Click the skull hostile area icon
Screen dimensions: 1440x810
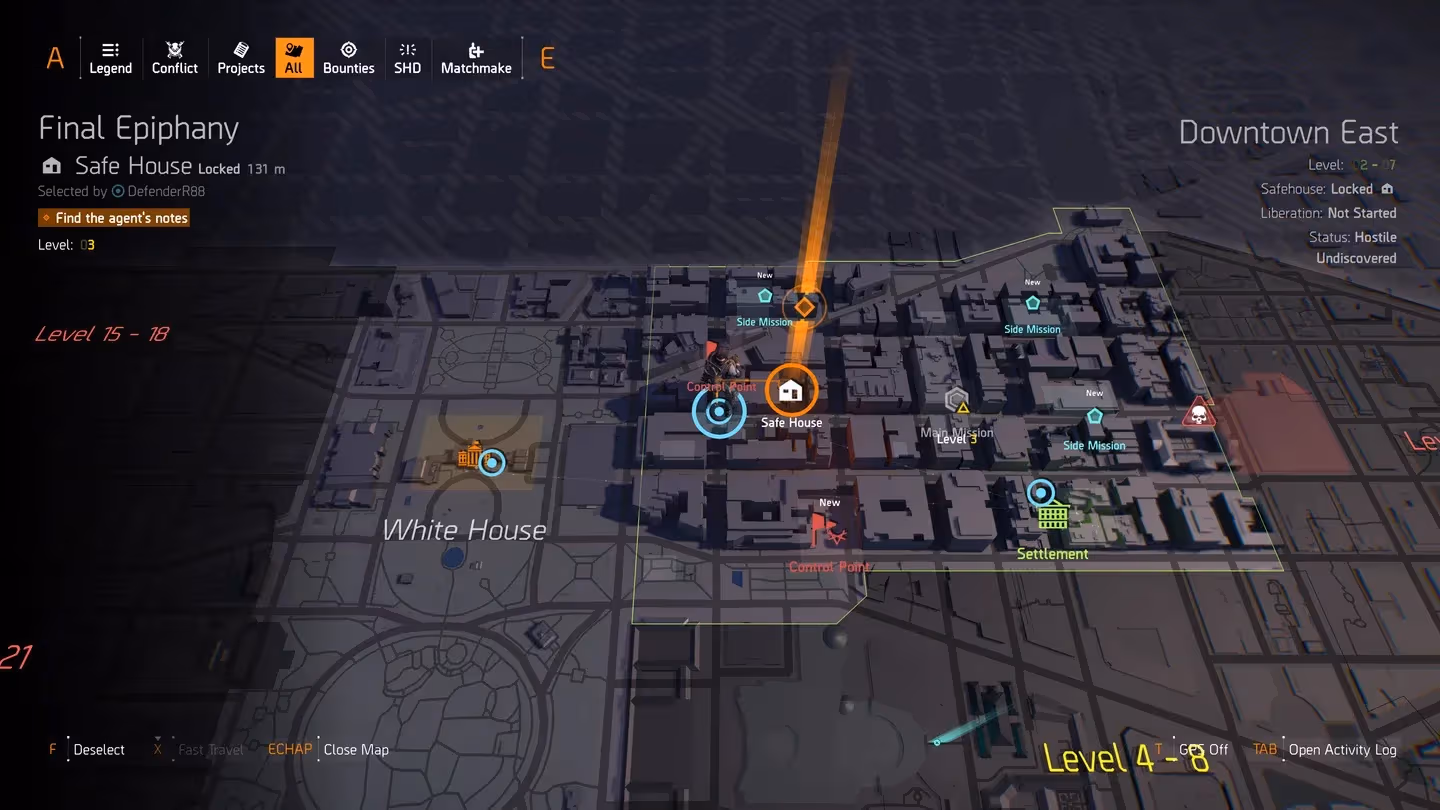coord(1197,411)
